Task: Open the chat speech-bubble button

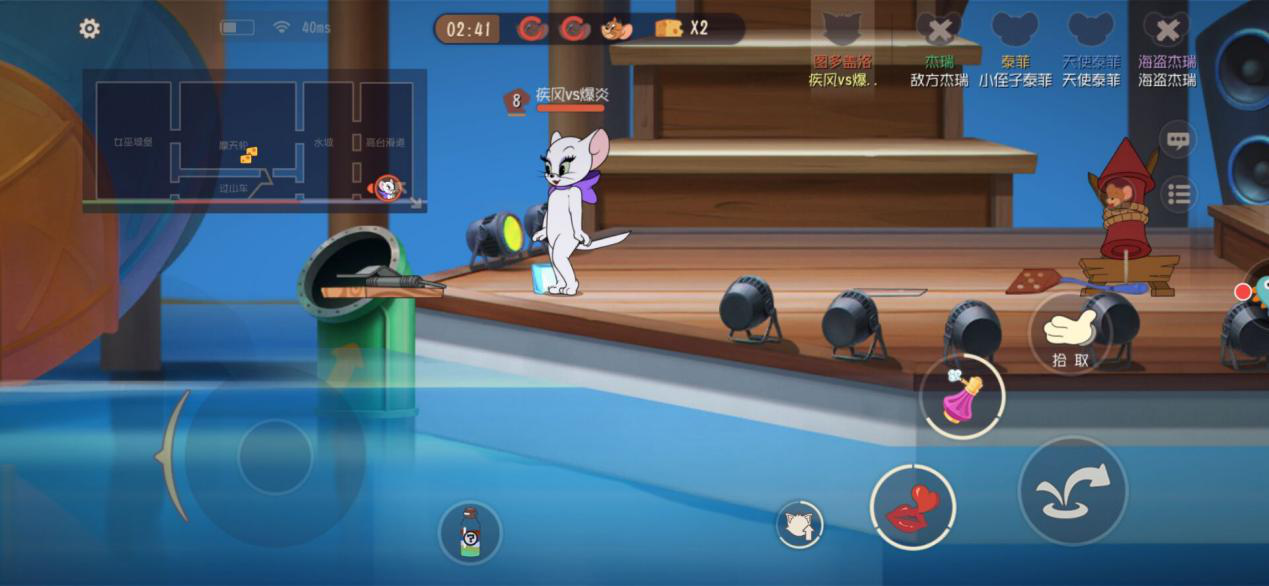Action: tap(1179, 141)
